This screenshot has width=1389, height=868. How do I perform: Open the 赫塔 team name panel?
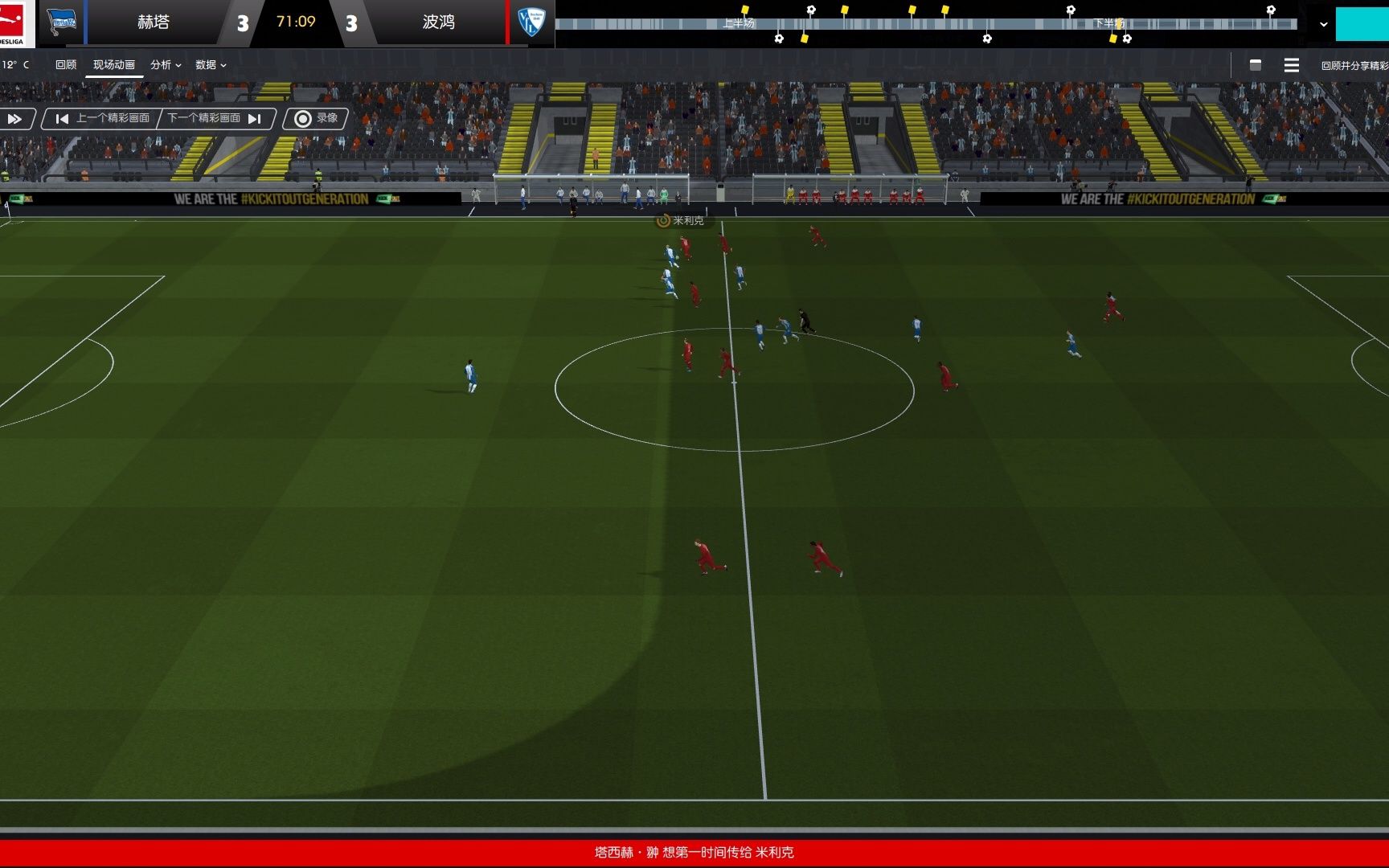click(x=153, y=23)
